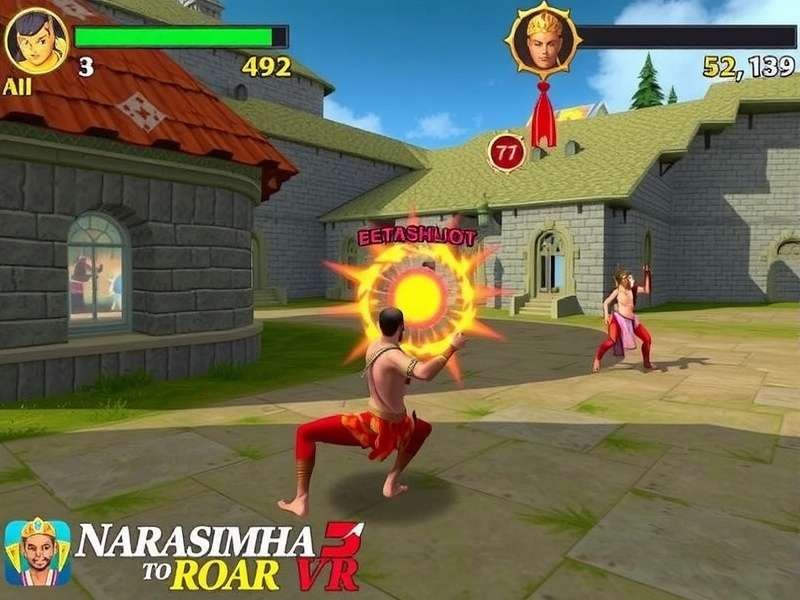Image resolution: width=800 pixels, height=600 pixels.
Task: Click the player portrait labeled All
Action: click(36, 41)
